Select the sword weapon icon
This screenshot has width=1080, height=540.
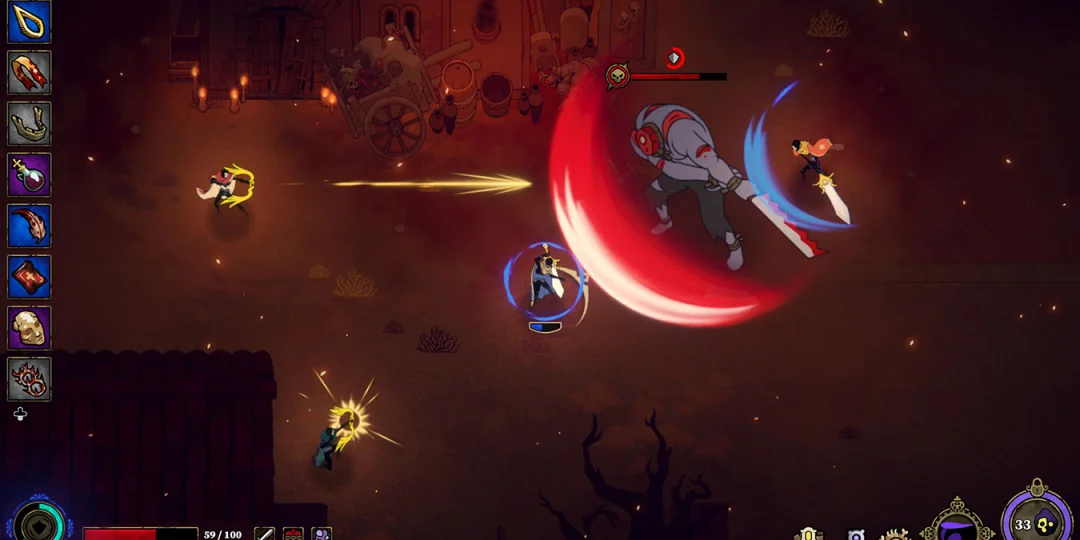click(x=264, y=534)
